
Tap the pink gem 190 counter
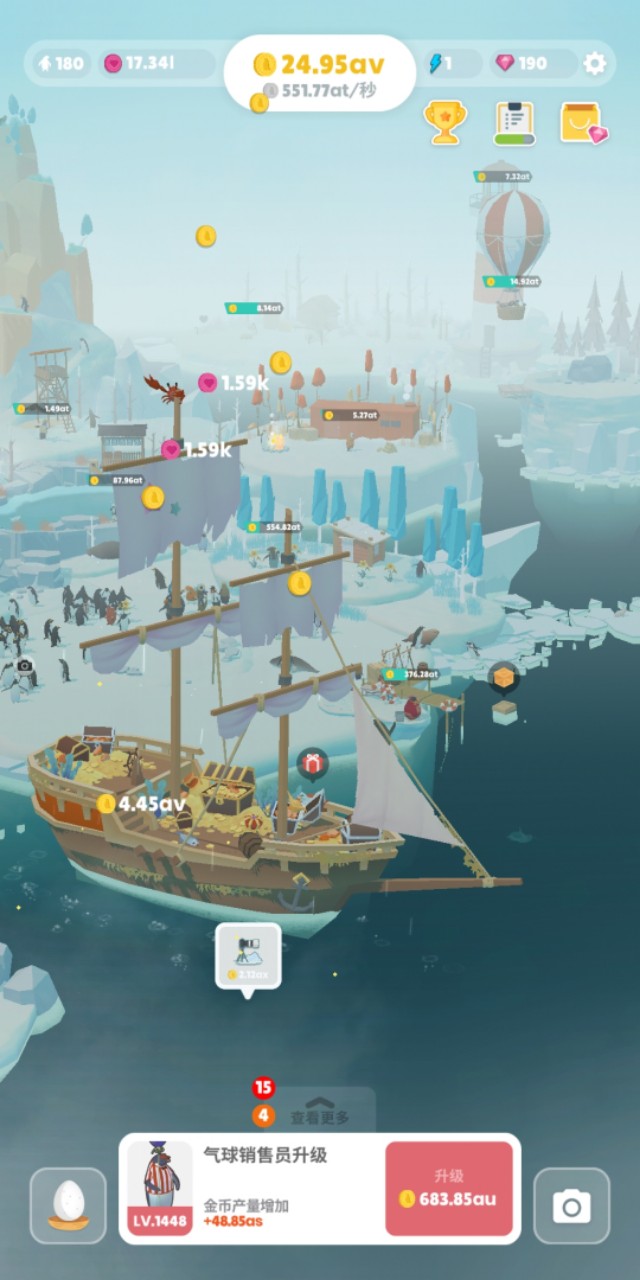tap(521, 64)
